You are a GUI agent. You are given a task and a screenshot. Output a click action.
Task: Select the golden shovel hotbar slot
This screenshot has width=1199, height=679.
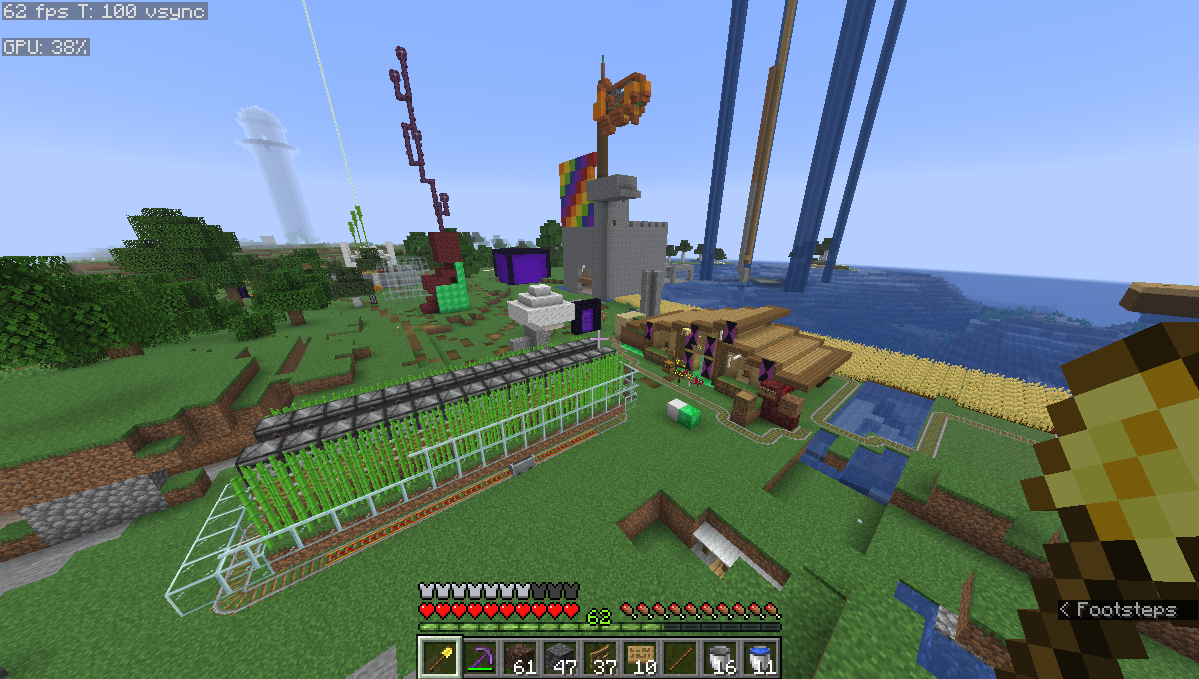[439, 657]
